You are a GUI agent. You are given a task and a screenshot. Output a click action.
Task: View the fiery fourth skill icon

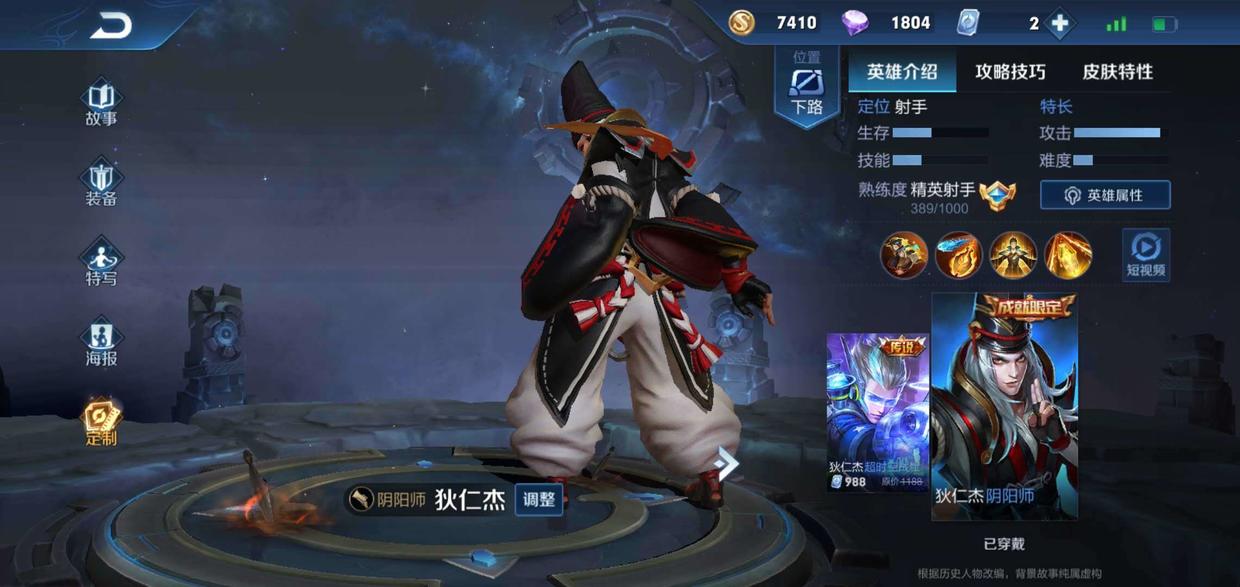click(1068, 254)
